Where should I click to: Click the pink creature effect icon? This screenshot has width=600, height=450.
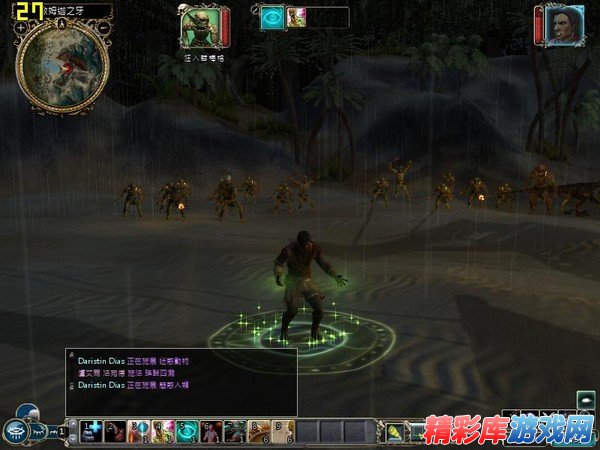click(297, 17)
